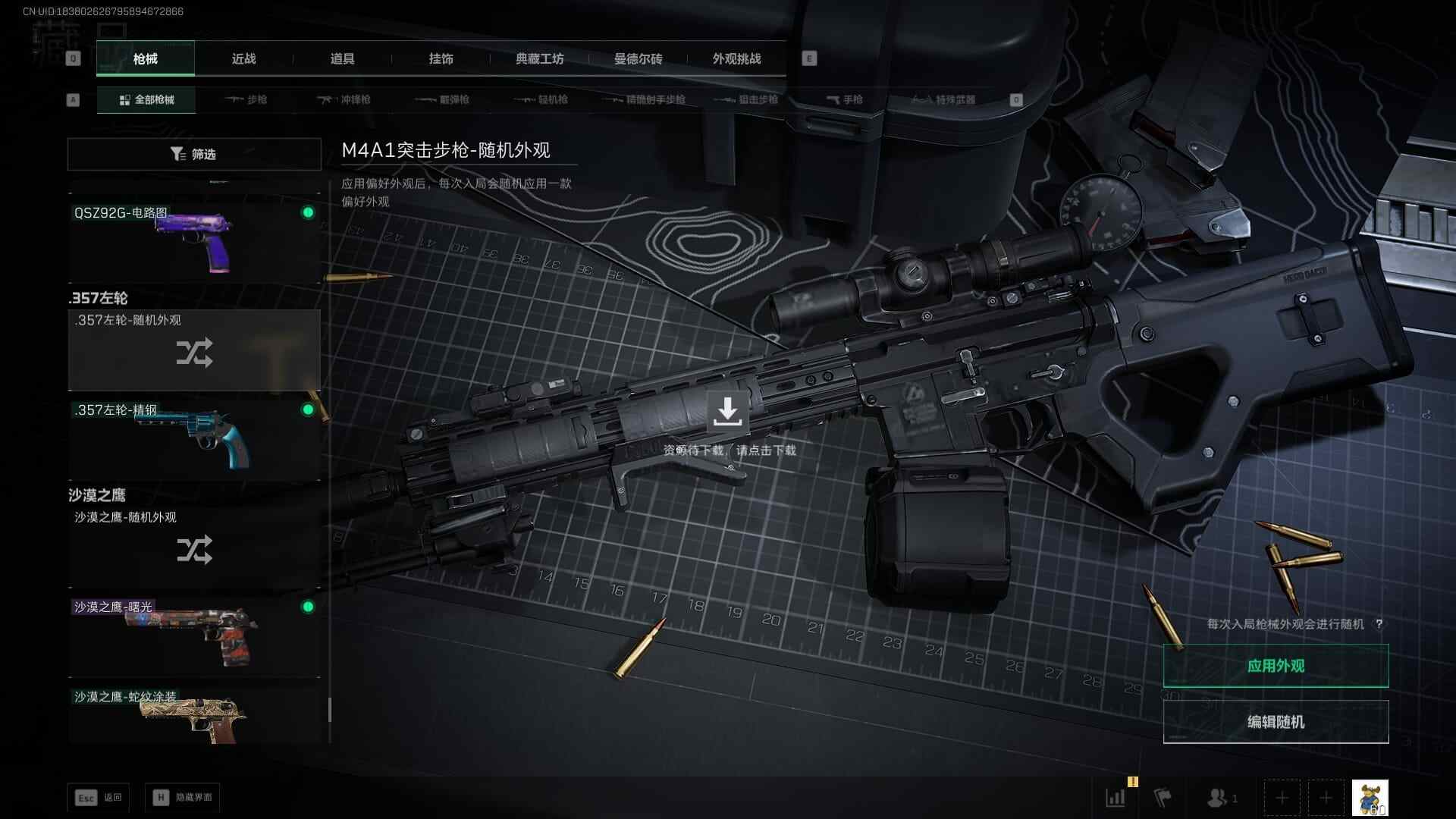Switch to the 近战 melee tab
Viewport: 1456px width, 819px height.
(243, 58)
